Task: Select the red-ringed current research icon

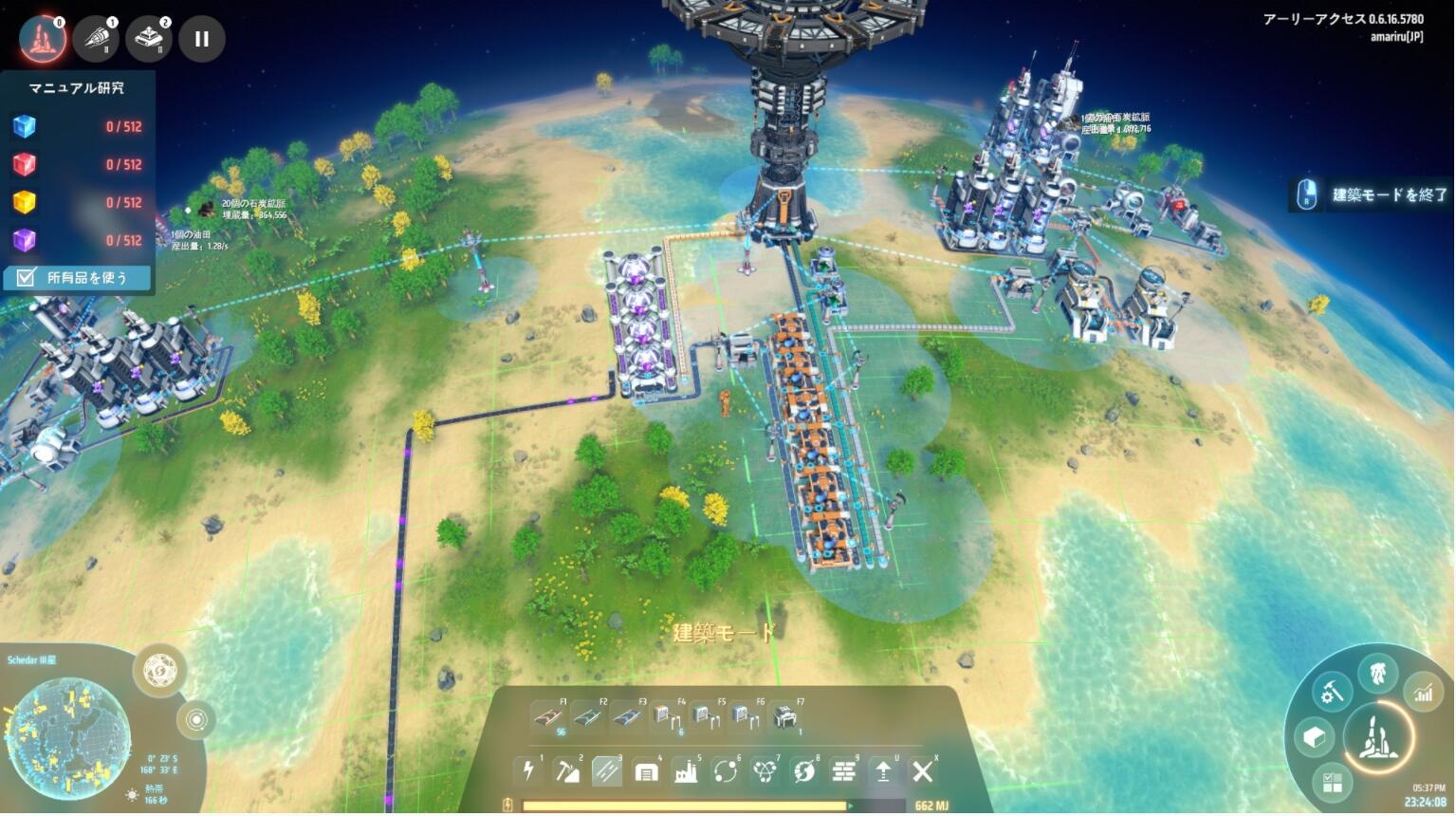Action: 43,39
